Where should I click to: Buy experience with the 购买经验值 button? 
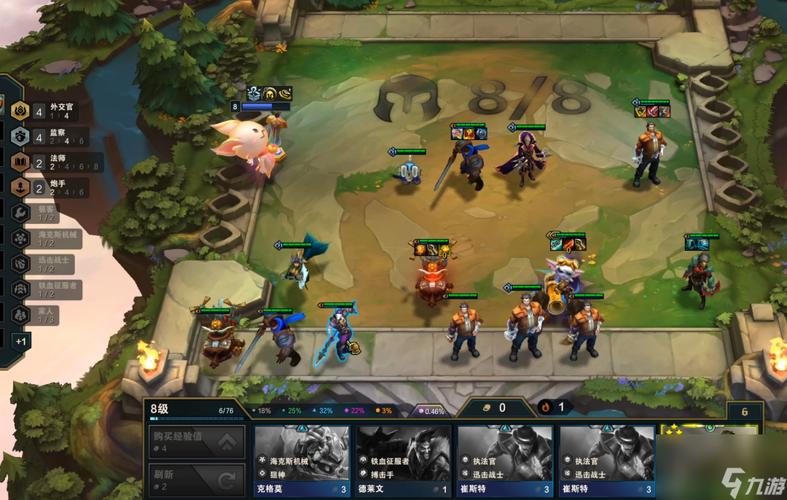coord(196,440)
